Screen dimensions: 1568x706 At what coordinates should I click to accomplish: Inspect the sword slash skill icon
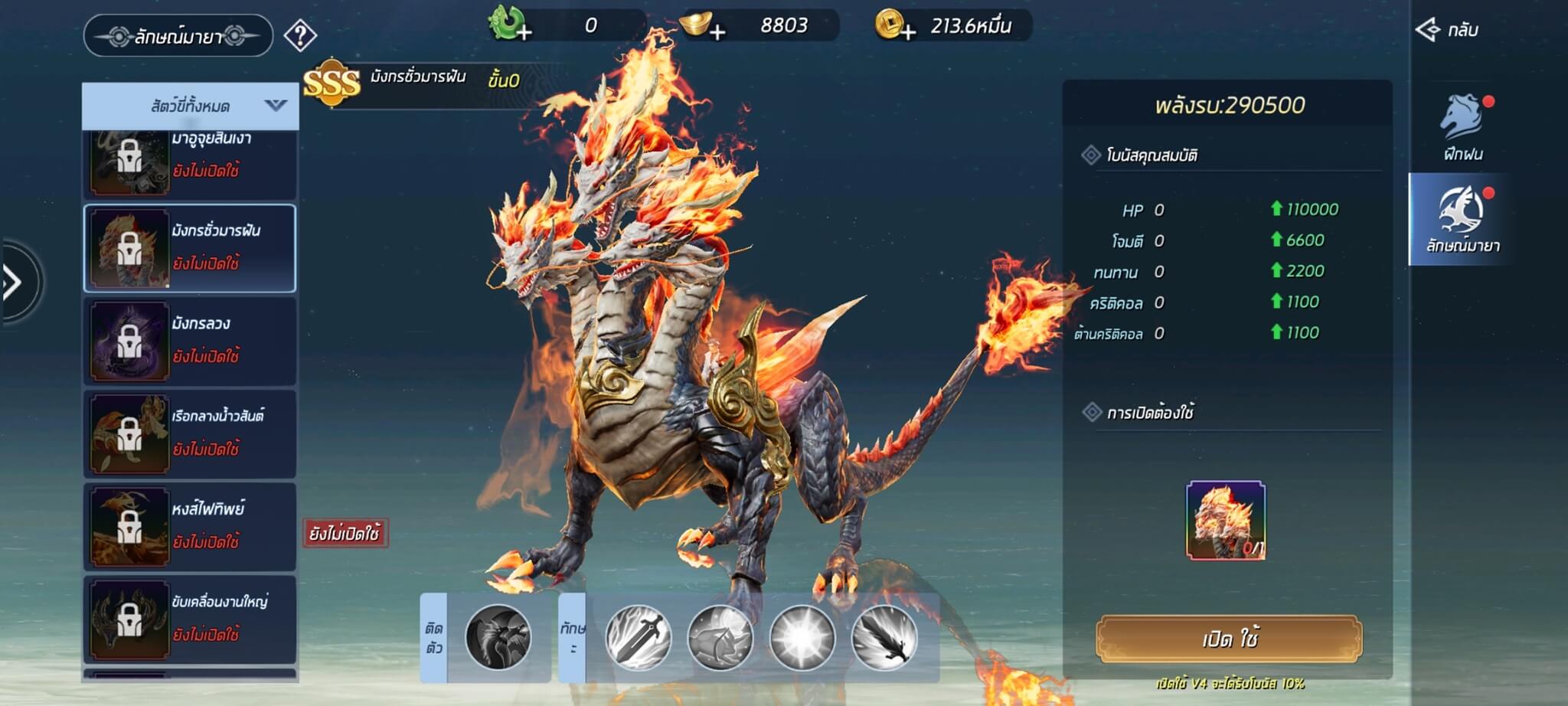pyautogui.click(x=639, y=637)
